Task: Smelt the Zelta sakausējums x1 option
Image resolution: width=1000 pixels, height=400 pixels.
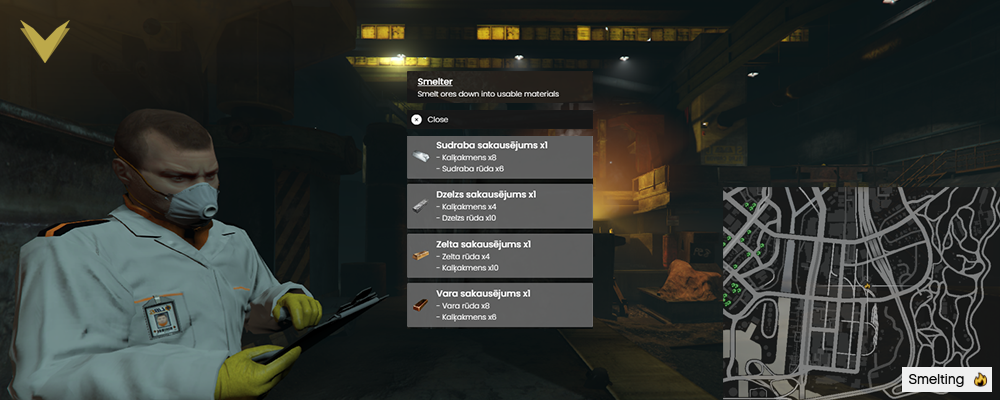Action: tap(500, 256)
